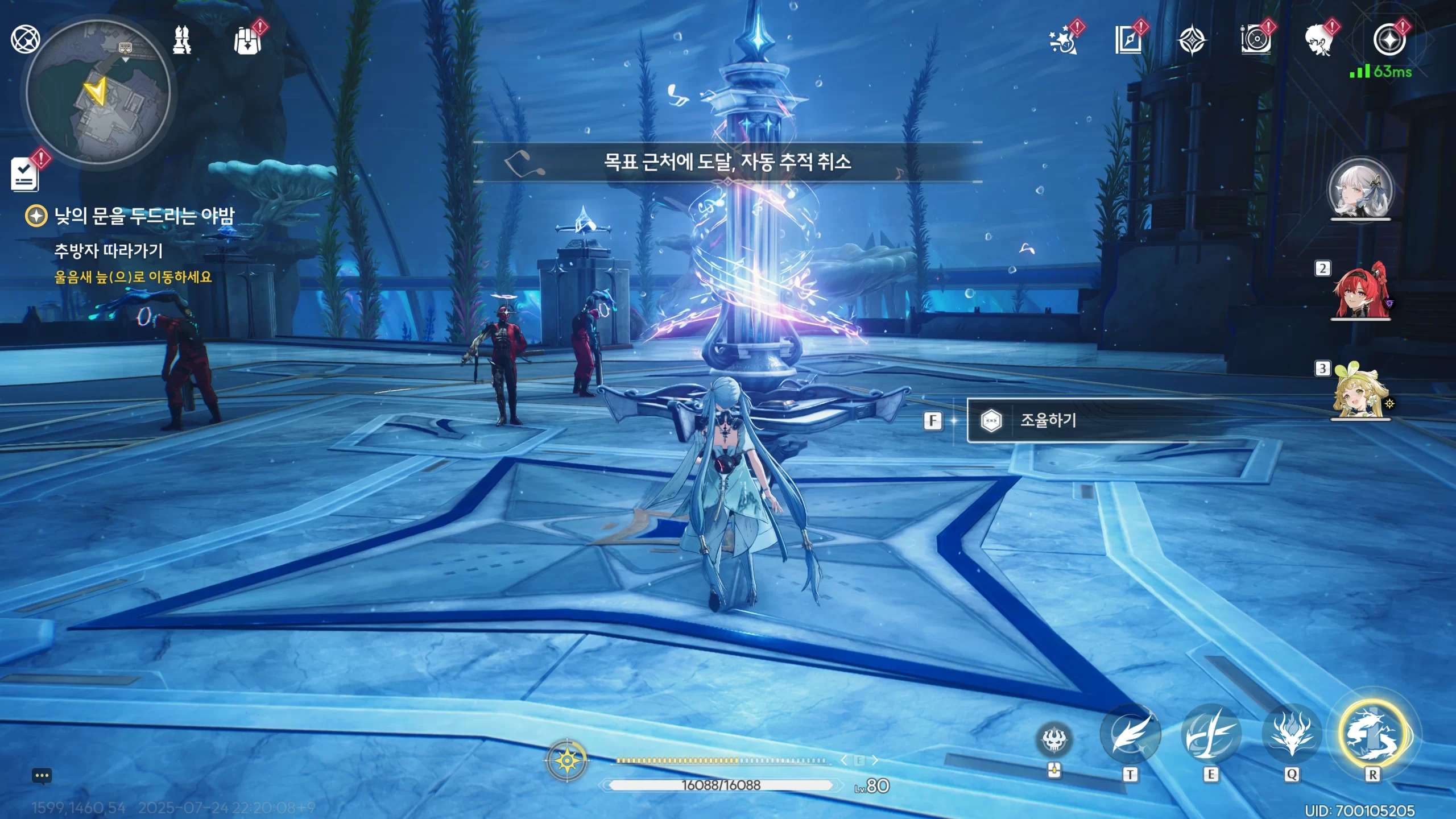Viewport: 1456px width, 819px height.
Task: Select the tracked quest '낮의 문을 두드리는 야밤'
Action: 143,216
